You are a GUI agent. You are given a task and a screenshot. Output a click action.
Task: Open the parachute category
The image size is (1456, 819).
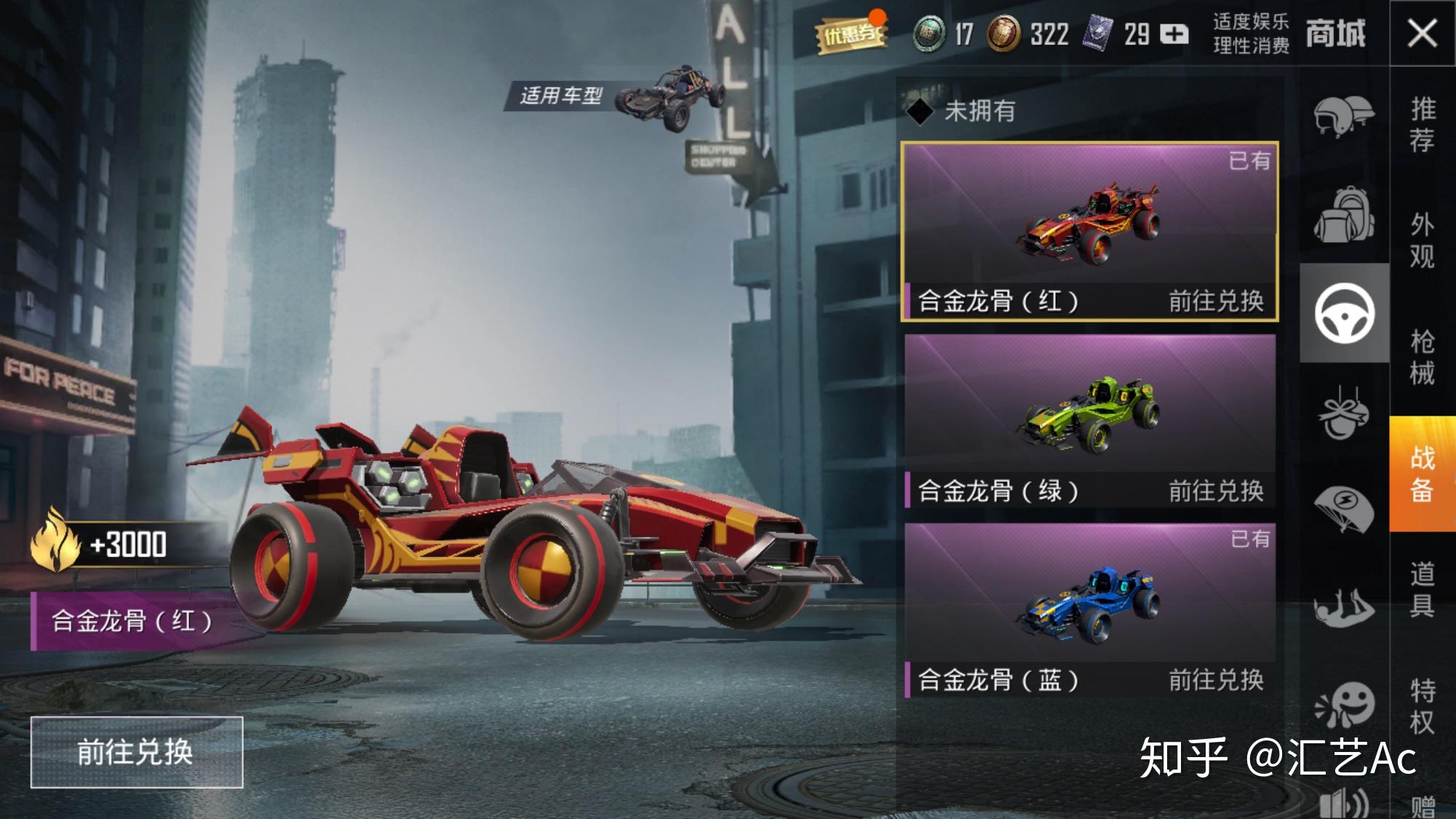point(1343,509)
